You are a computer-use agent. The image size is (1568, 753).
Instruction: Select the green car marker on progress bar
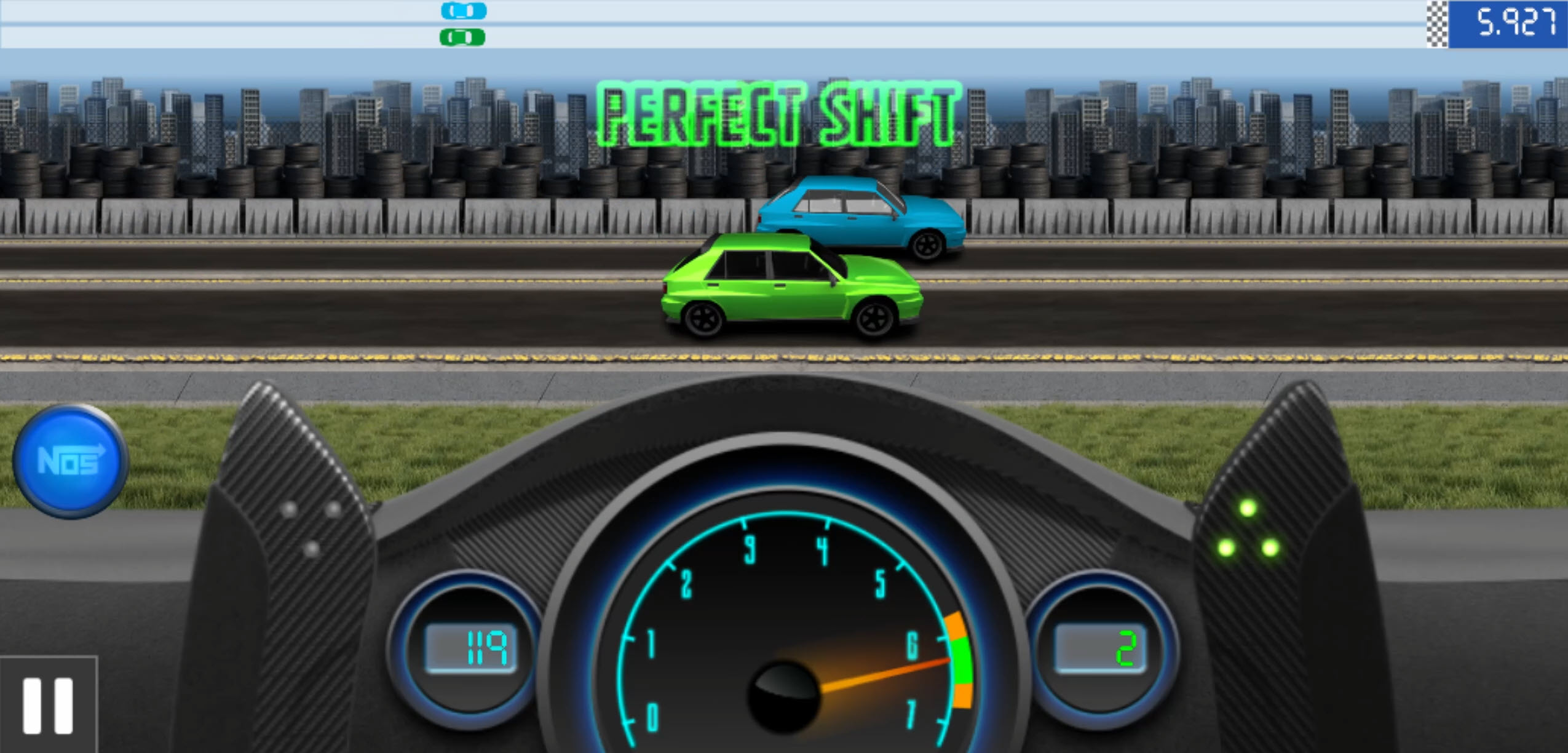point(462,38)
